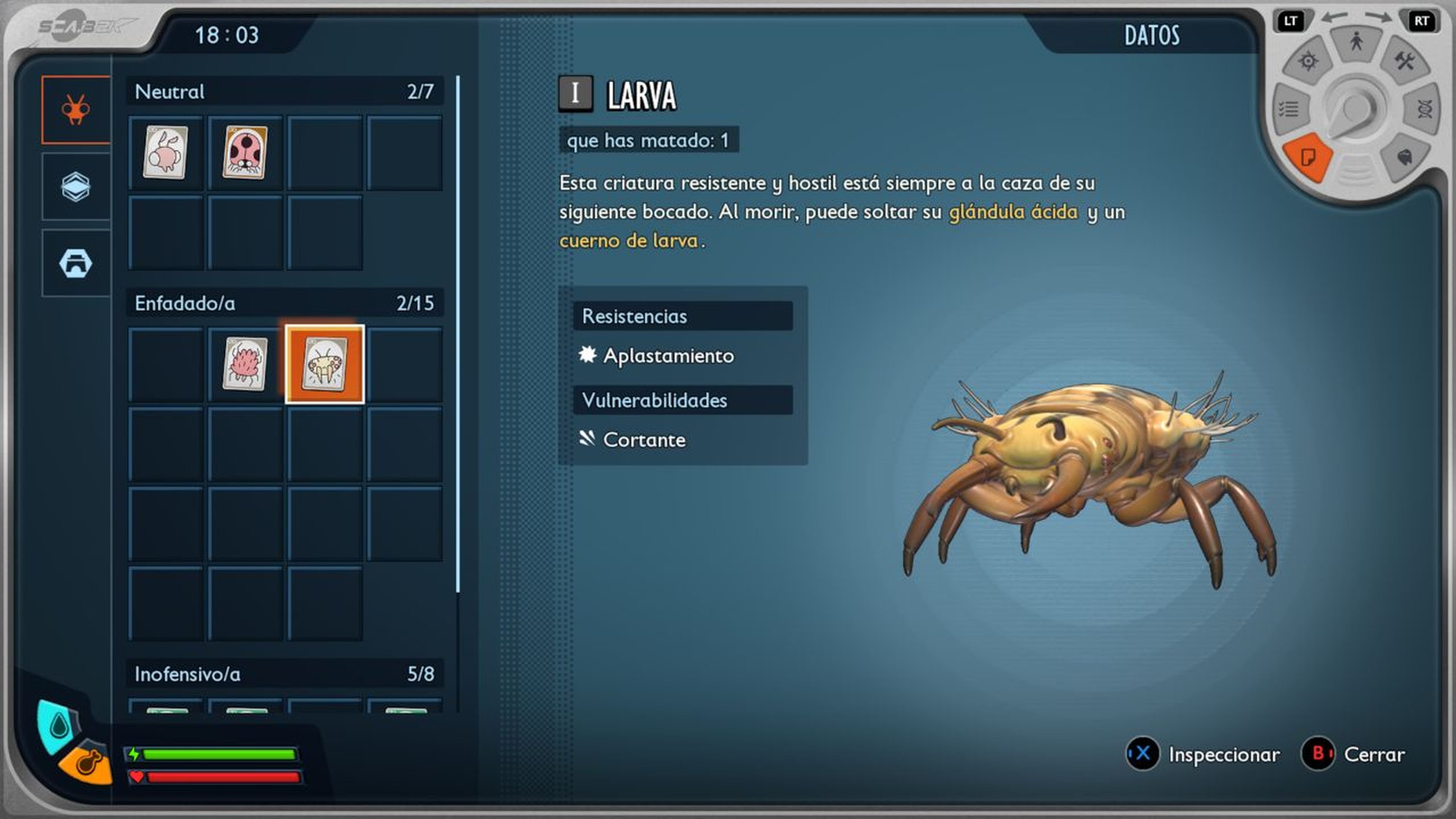Switch to the stacked layers resources tab
The image size is (1456, 819).
tap(76, 187)
